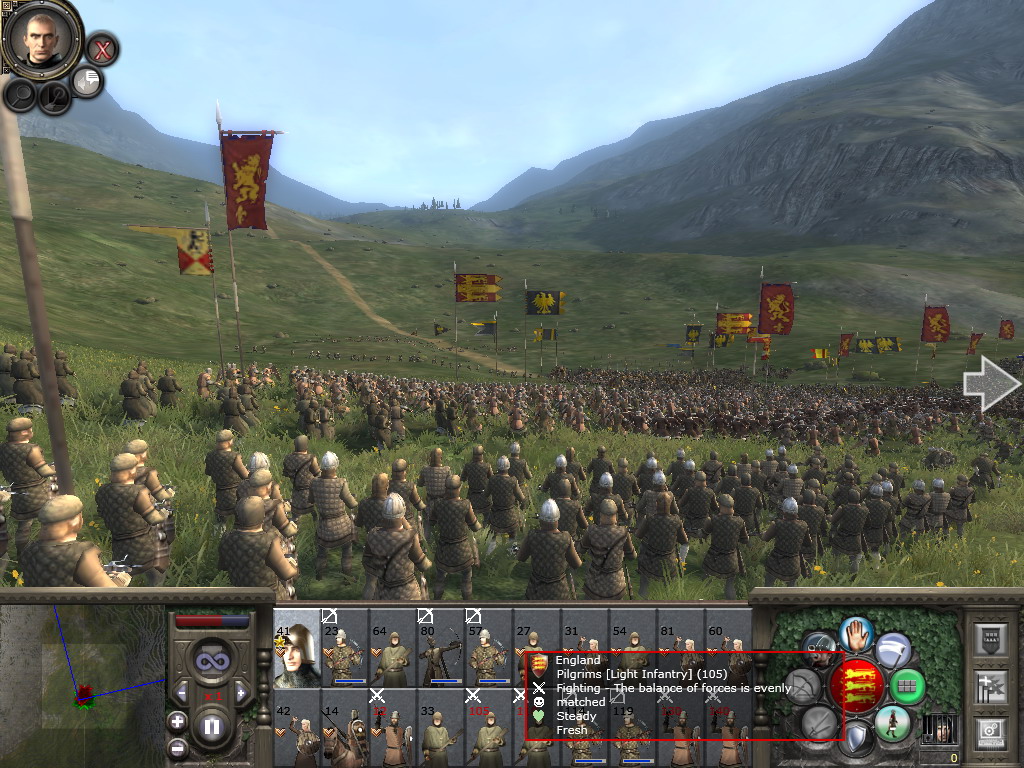Click the large grey arrow on the right
The image size is (1024, 768).
coord(990,385)
